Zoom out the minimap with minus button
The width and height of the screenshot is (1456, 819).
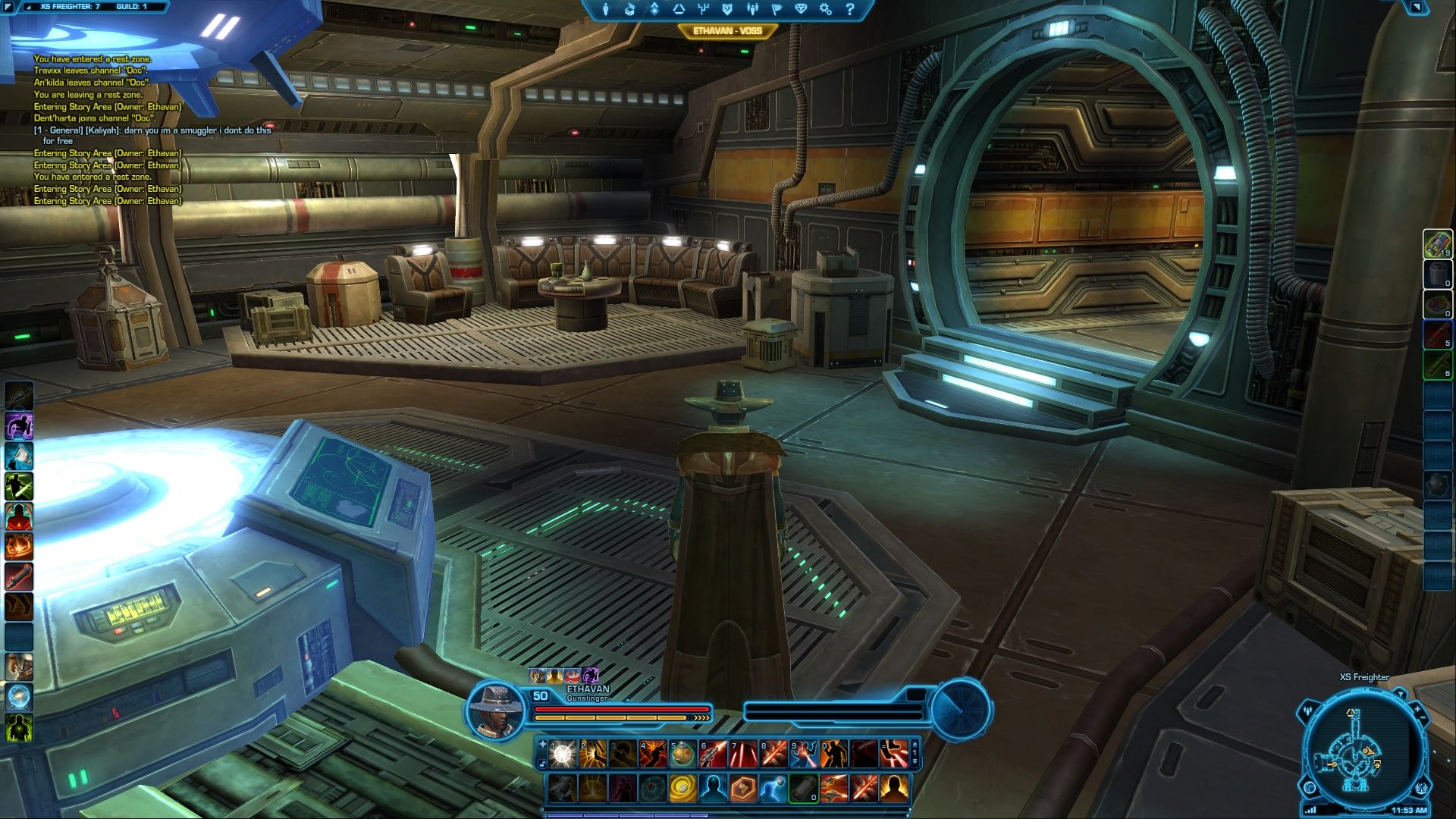pos(1424,717)
